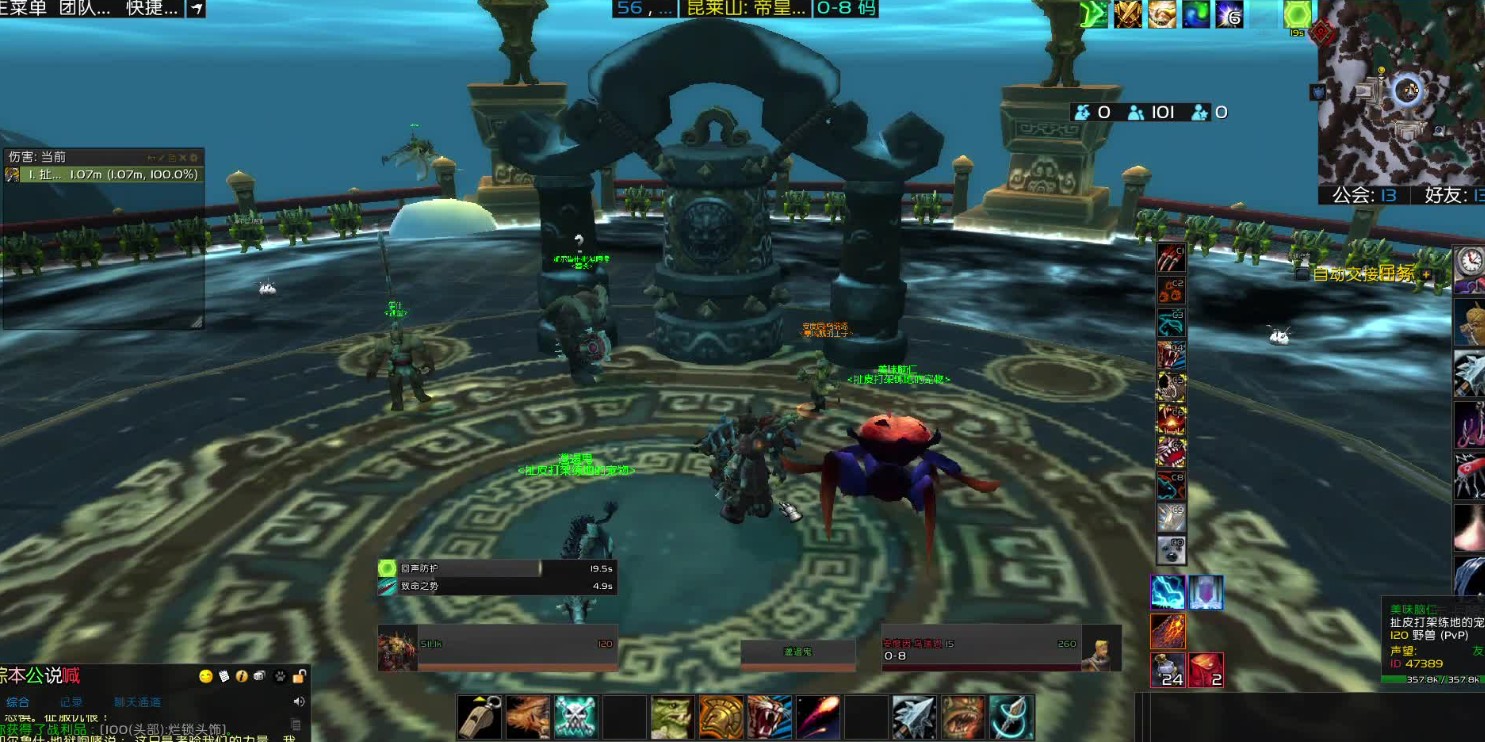1485x742 pixels.
Task: Click the green hexagon buff icon
Action: (1297, 15)
